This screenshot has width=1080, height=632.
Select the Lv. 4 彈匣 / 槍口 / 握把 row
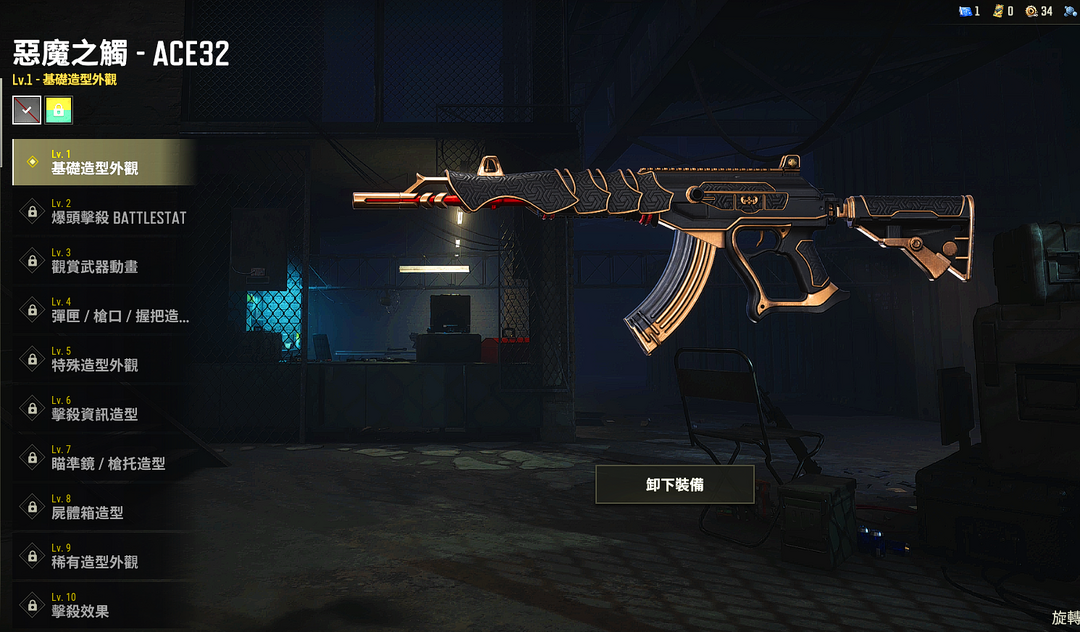click(102, 310)
